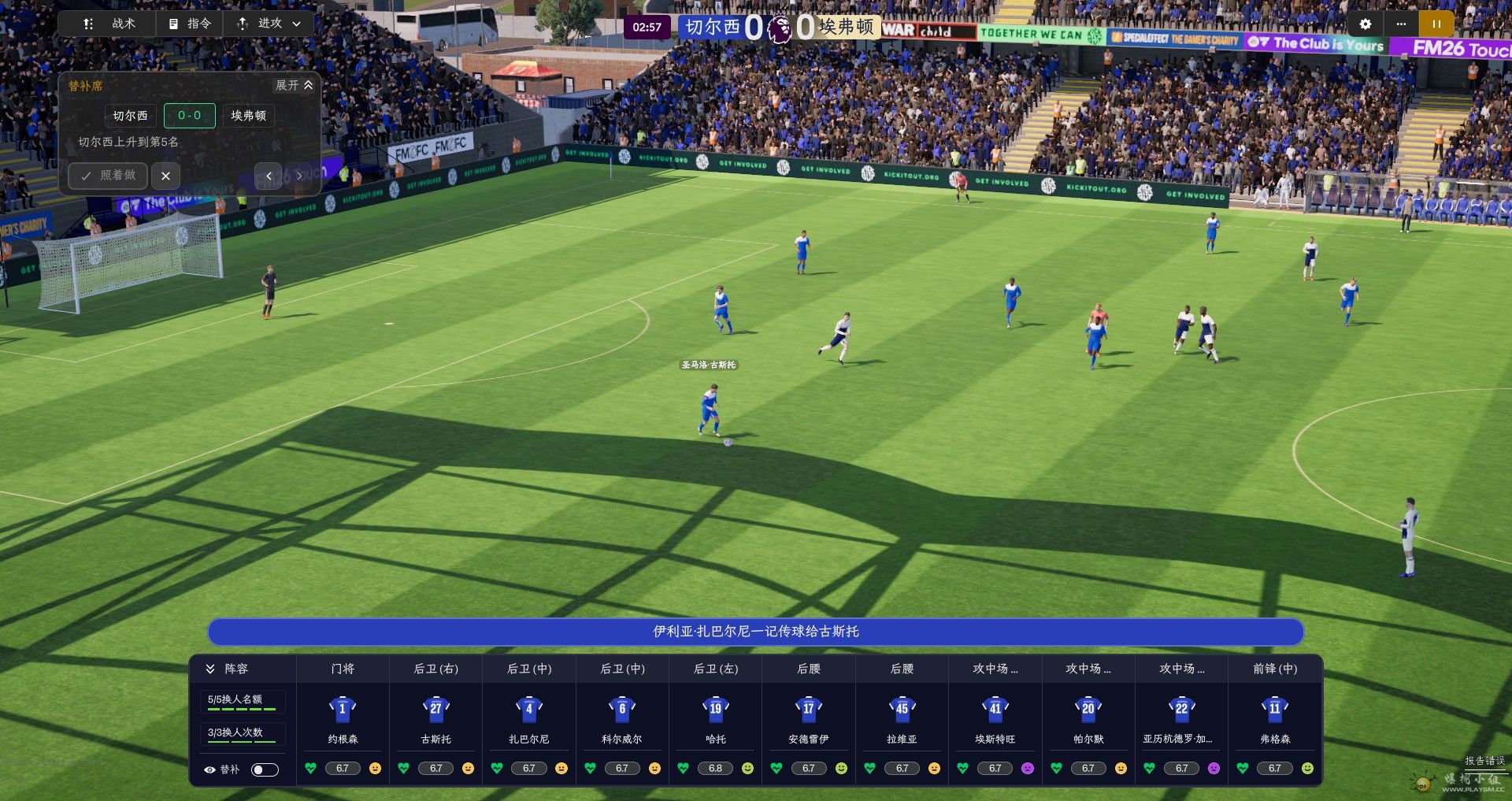Confirm the advice with 照着做
Image resolution: width=1512 pixels, height=801 pixels.
109,176
